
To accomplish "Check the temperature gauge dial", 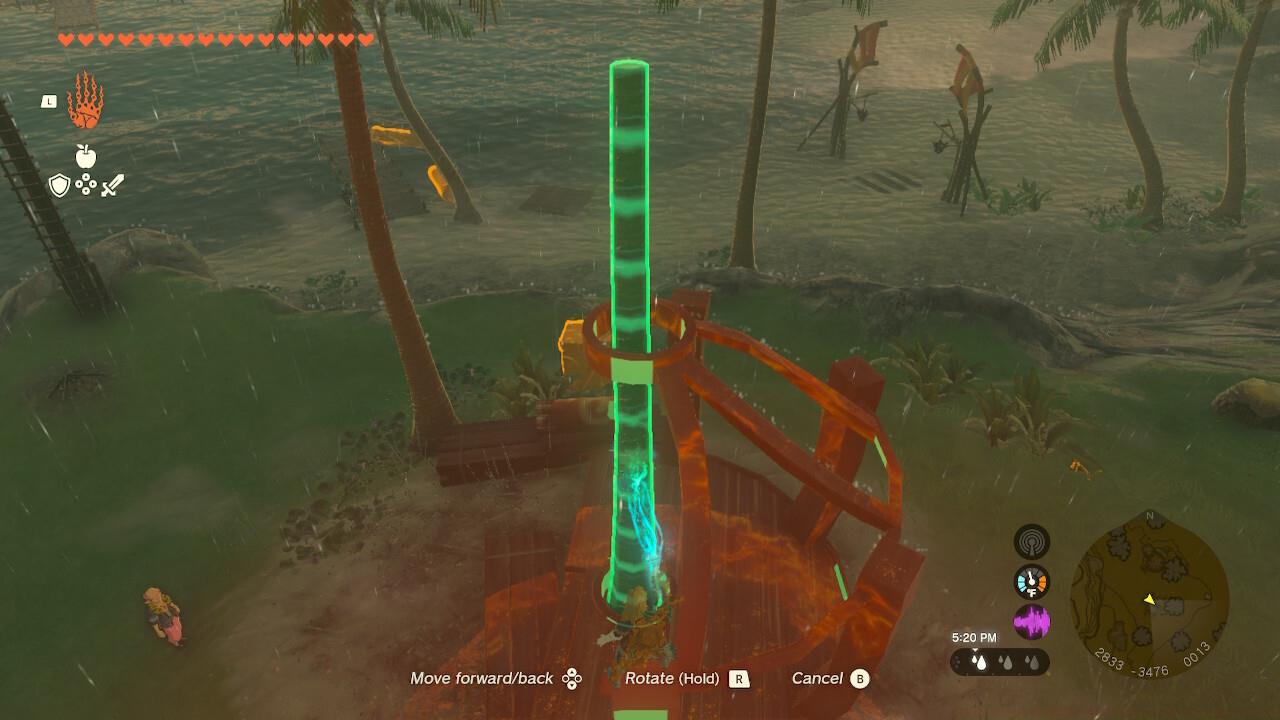I will tap(1032, 582).
